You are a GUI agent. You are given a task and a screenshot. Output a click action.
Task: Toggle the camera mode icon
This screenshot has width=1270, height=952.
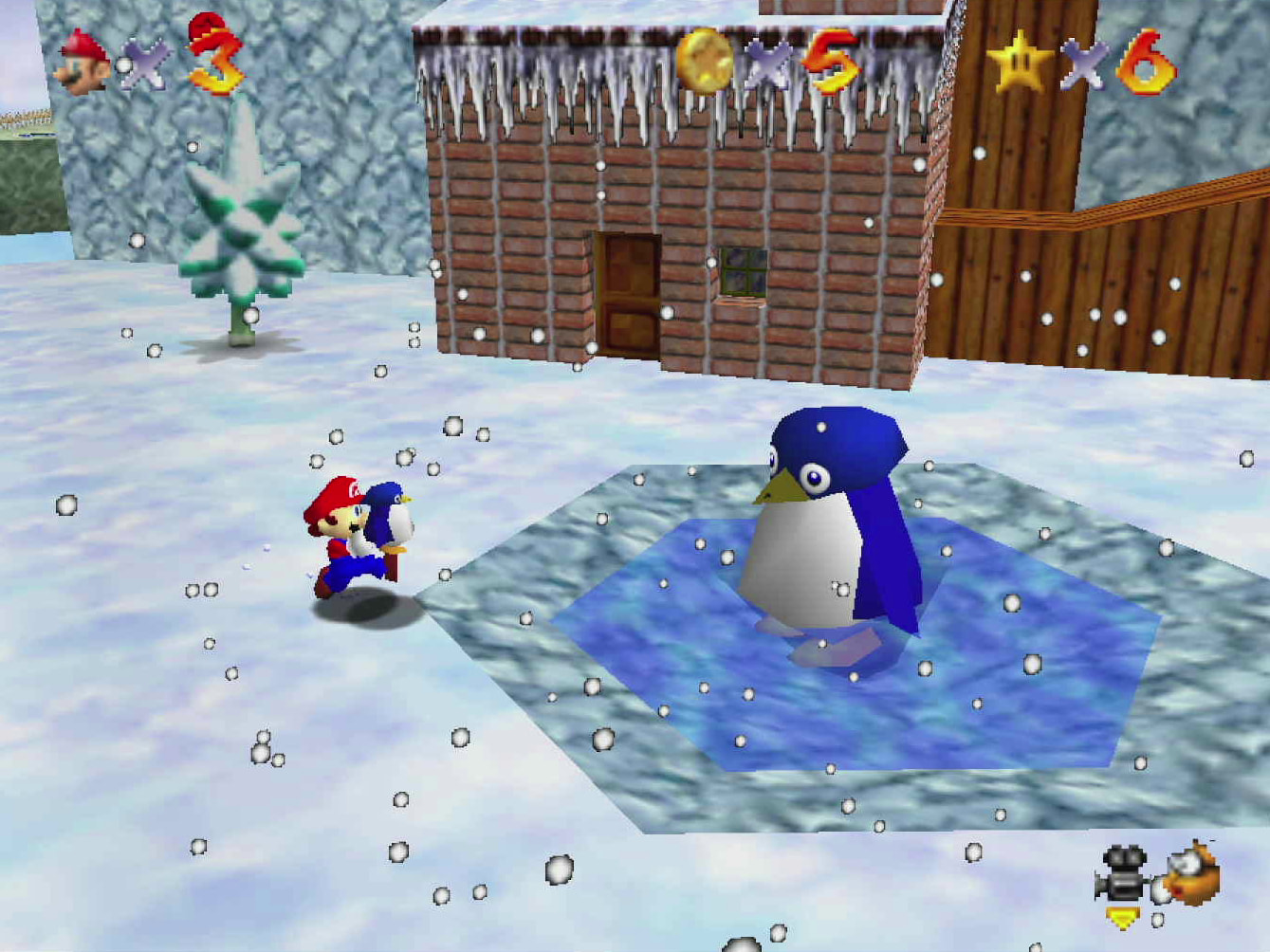pos(1122,875)
